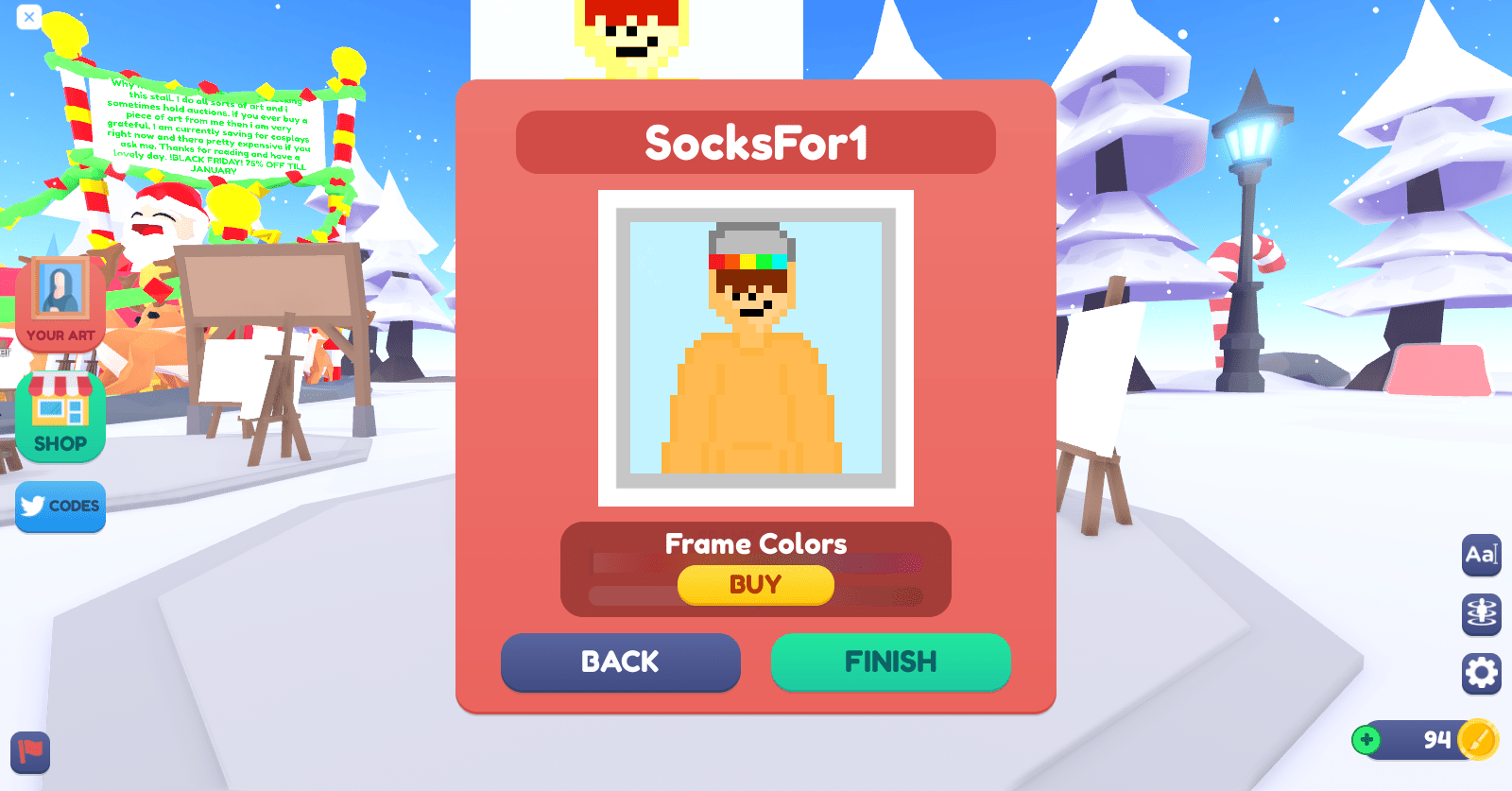Select the framed artwork preview
This screenshot has height=791, width=1512.
click(x=754, y=345)
